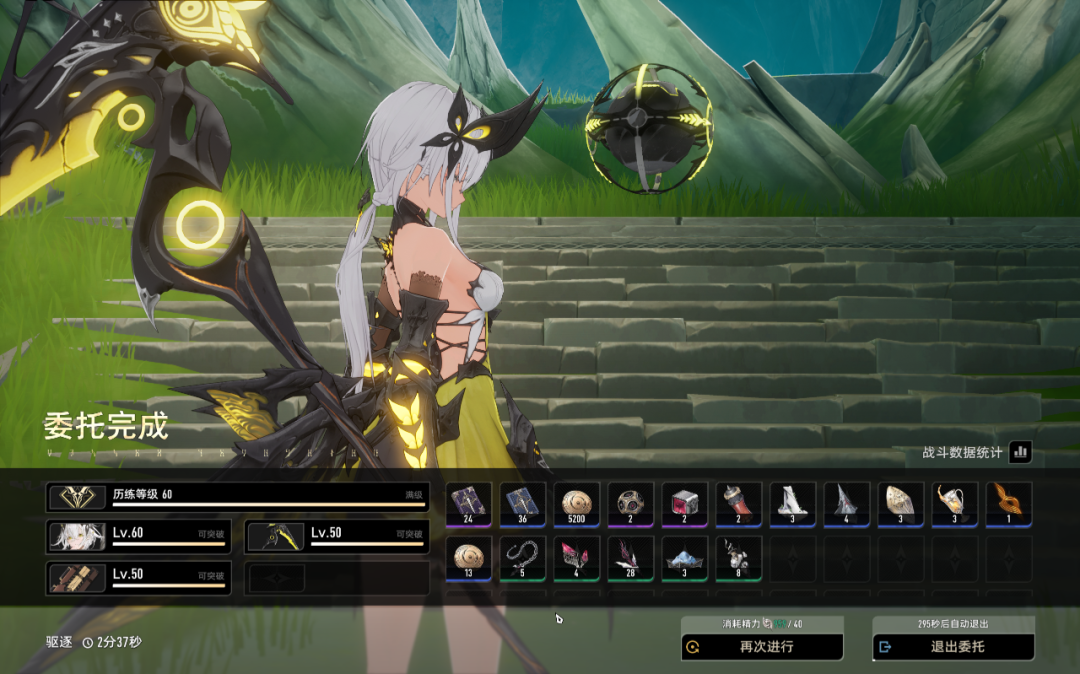Image resolution: width=1080 pixels, height=674 pixels.
Task: Select the red-gem metal cube reward
Action: click(685, 504)
